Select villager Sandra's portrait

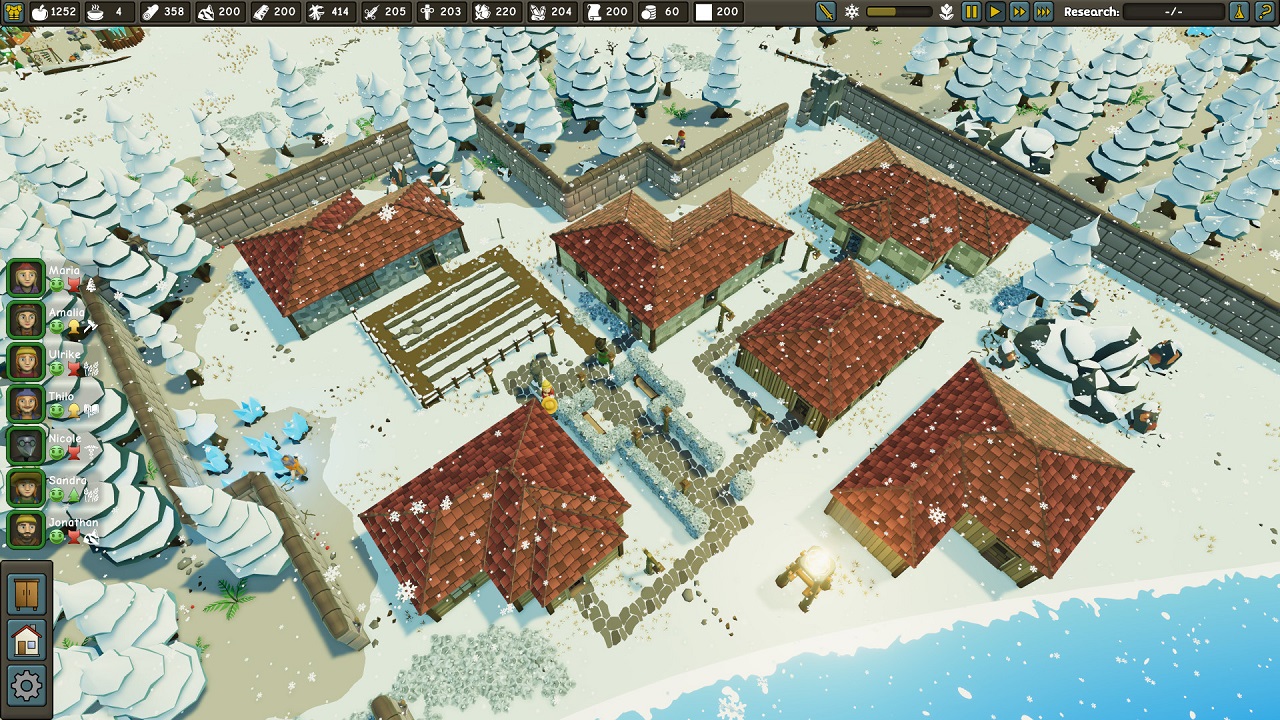coord(27,487)
